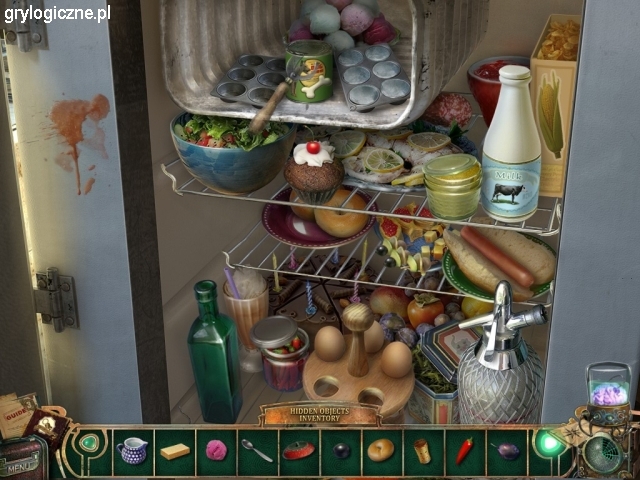Choose the butter block in the inventory
Viewport: 640px width, 480px height.
point(175,451)
